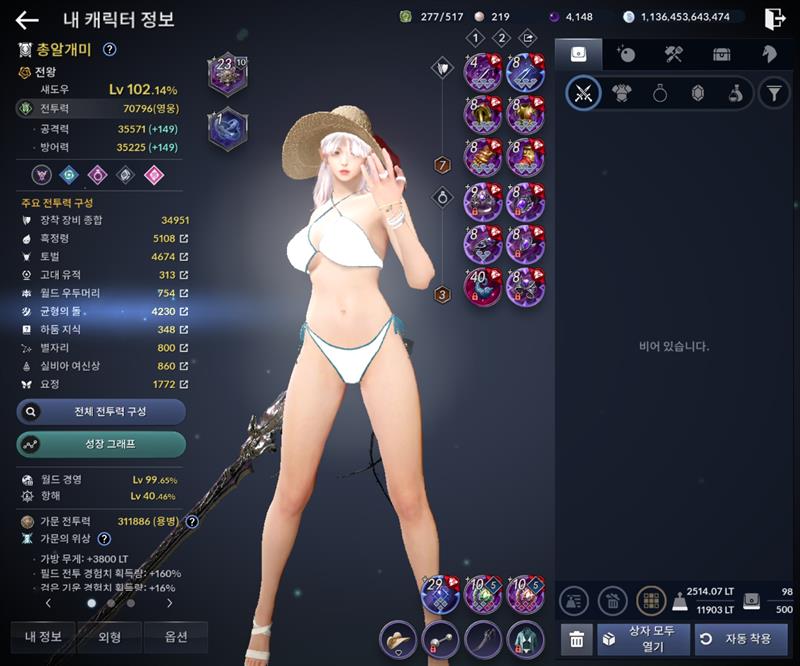Click the 자동 착용 auto-equip button

pyautogui.click(x=741, y=638)
